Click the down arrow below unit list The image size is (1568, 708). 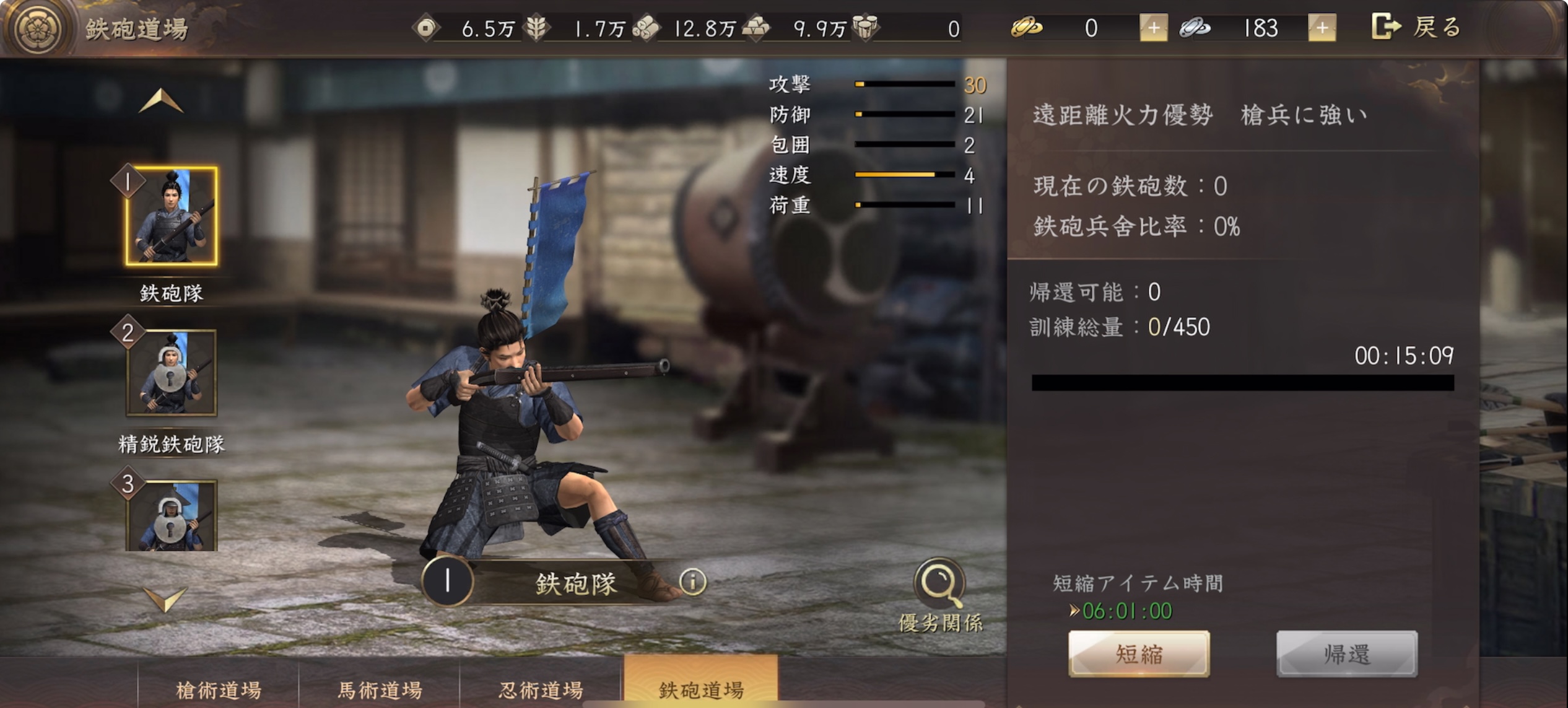click(164, 598)
